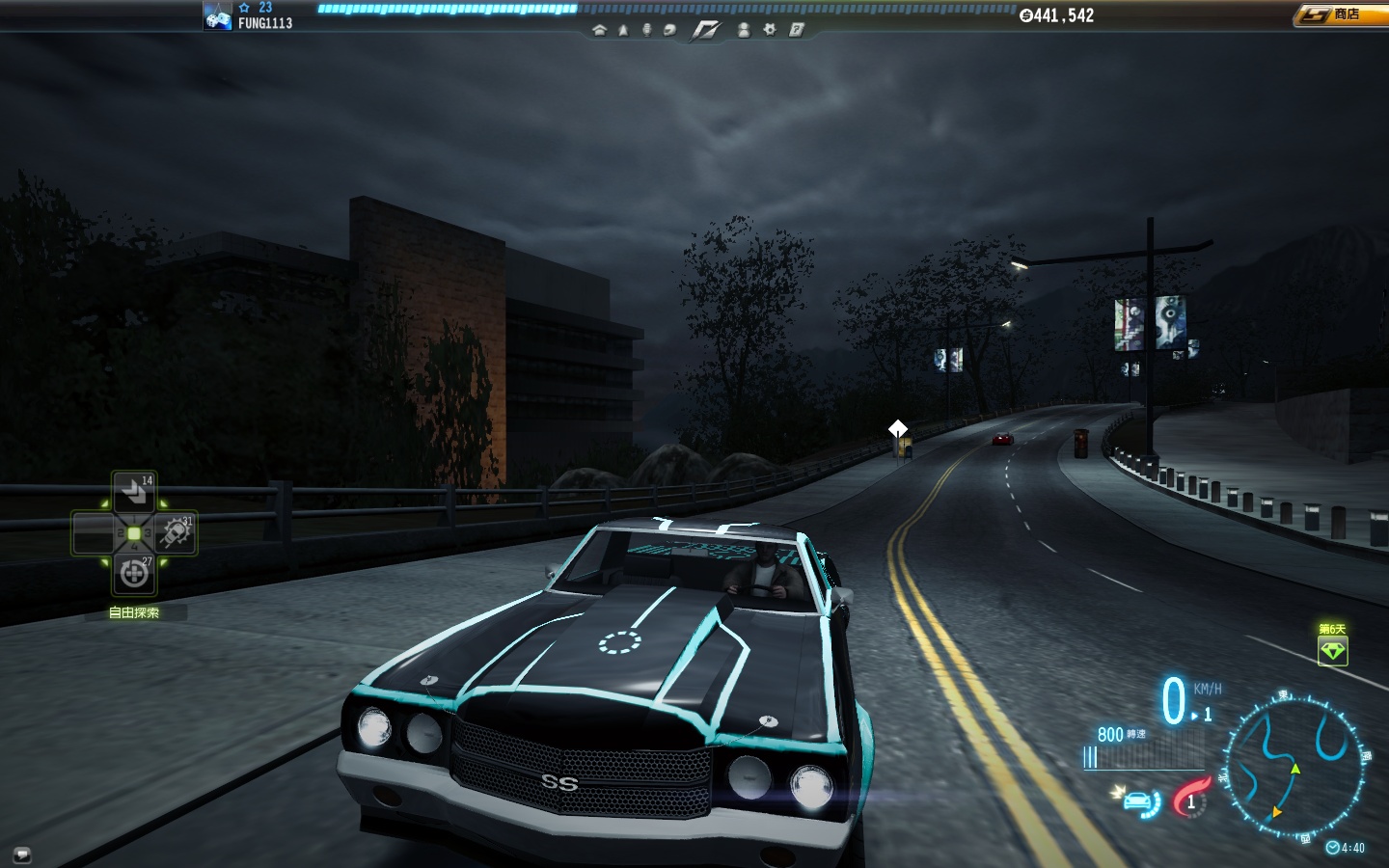View FUNG1113 driver profile avatar
The height and width of the screenshot is (868, 1389).
pyautogui.click(x=217, y=16)
